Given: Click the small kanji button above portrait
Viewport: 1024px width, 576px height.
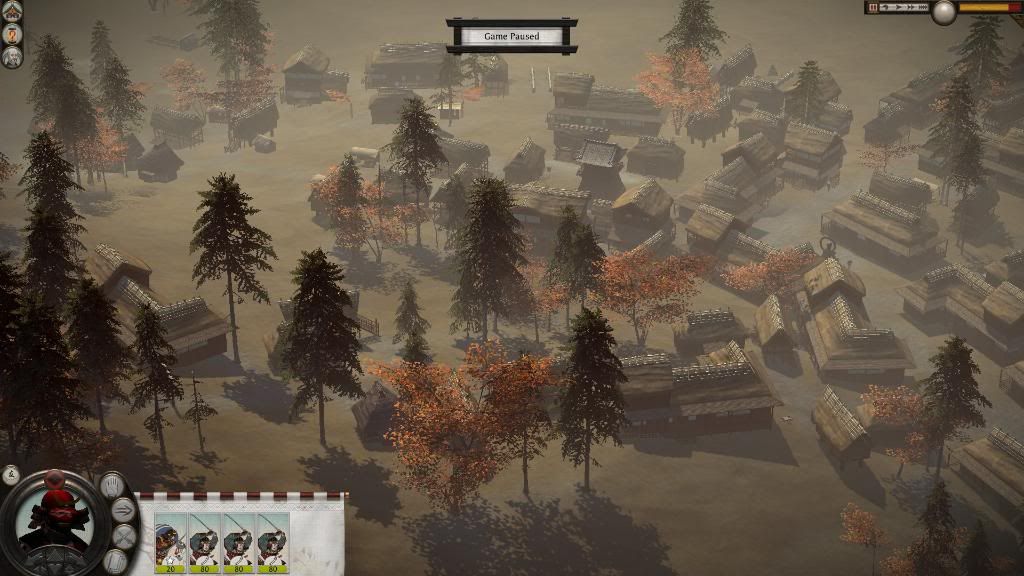Looking at the screenshot, I should pos(11,475).
